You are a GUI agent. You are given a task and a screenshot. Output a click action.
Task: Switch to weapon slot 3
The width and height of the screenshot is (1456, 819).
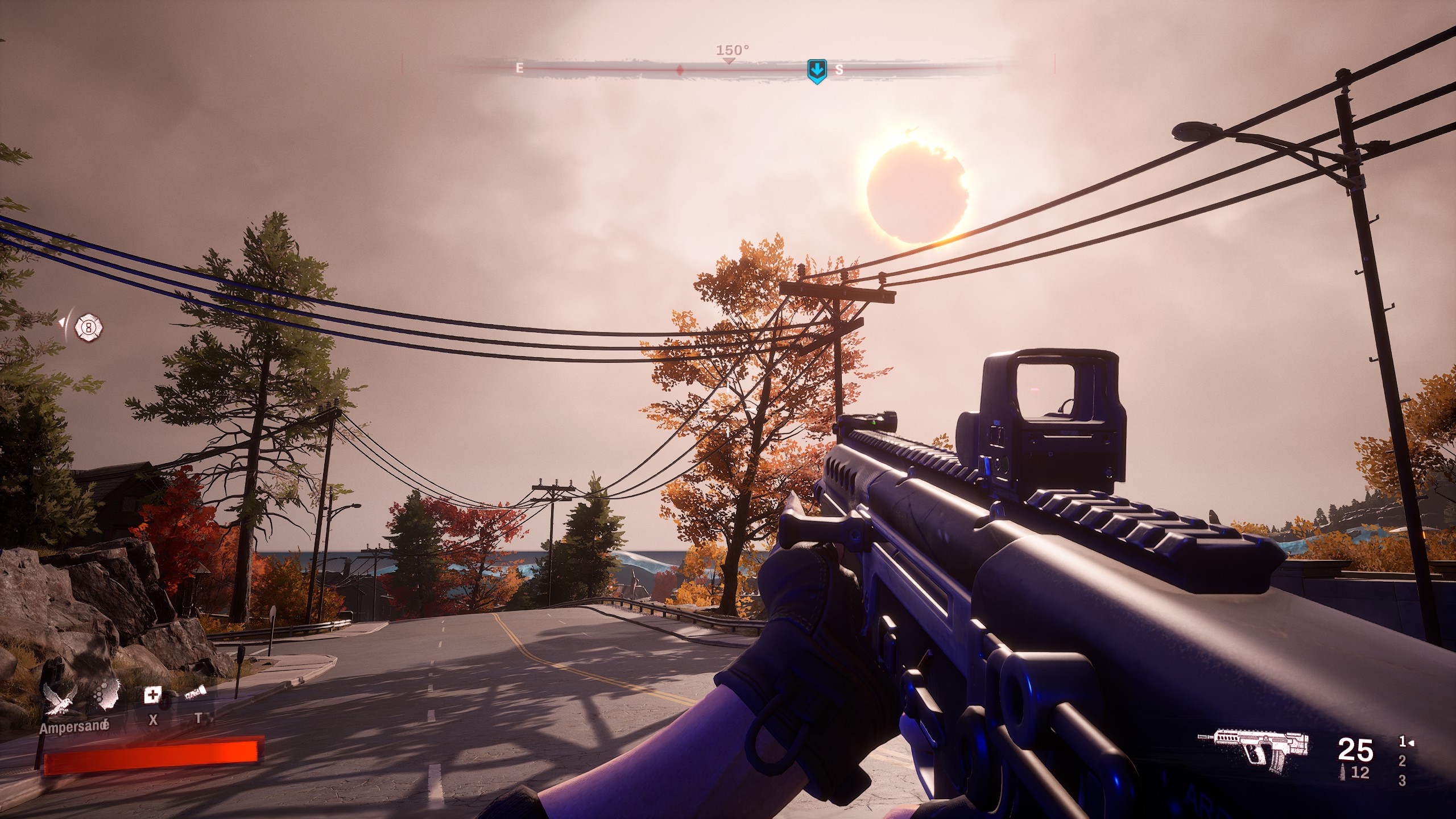(x=1402, y=781)
